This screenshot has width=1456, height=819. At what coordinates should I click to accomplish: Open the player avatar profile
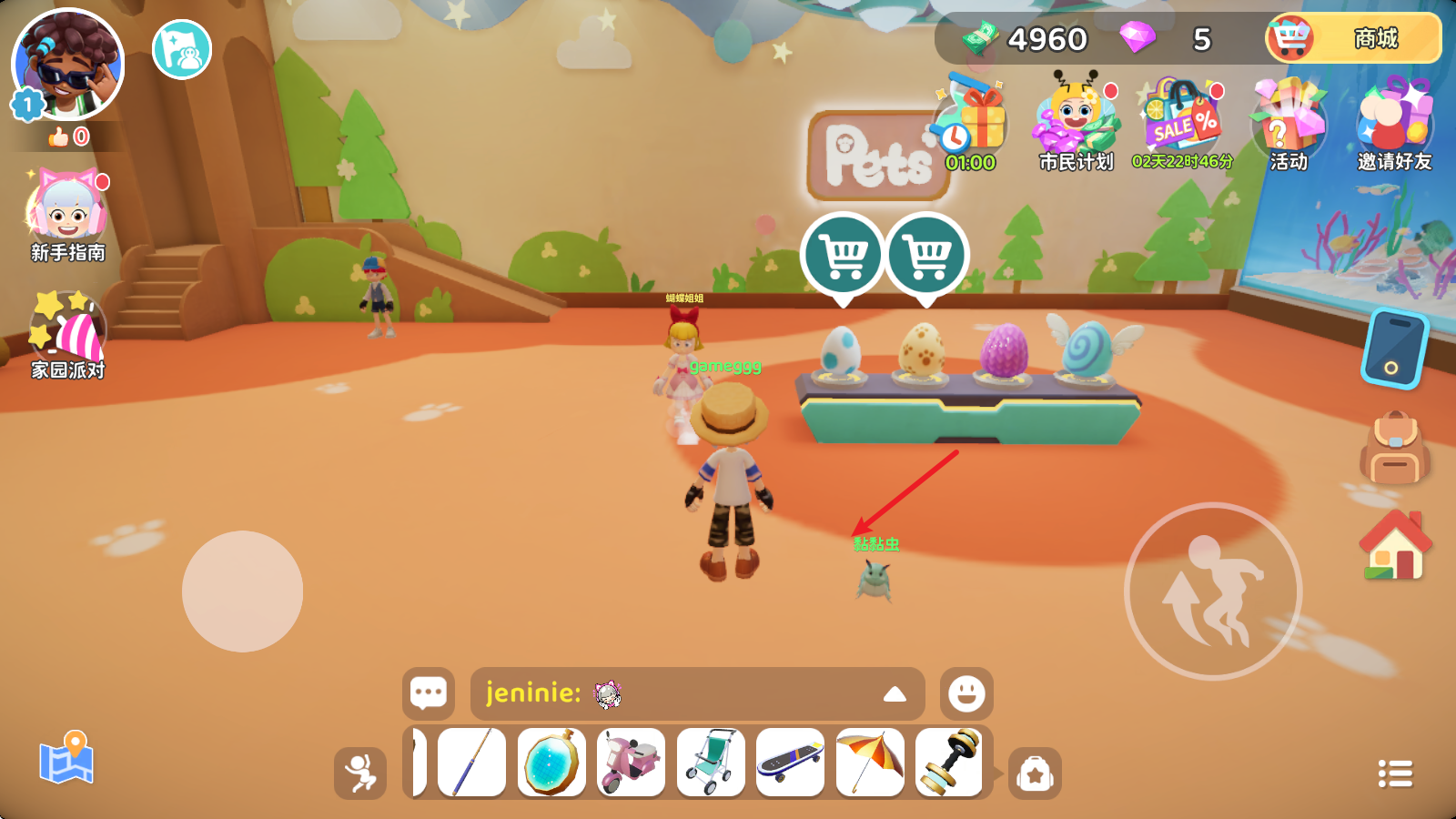68,66
